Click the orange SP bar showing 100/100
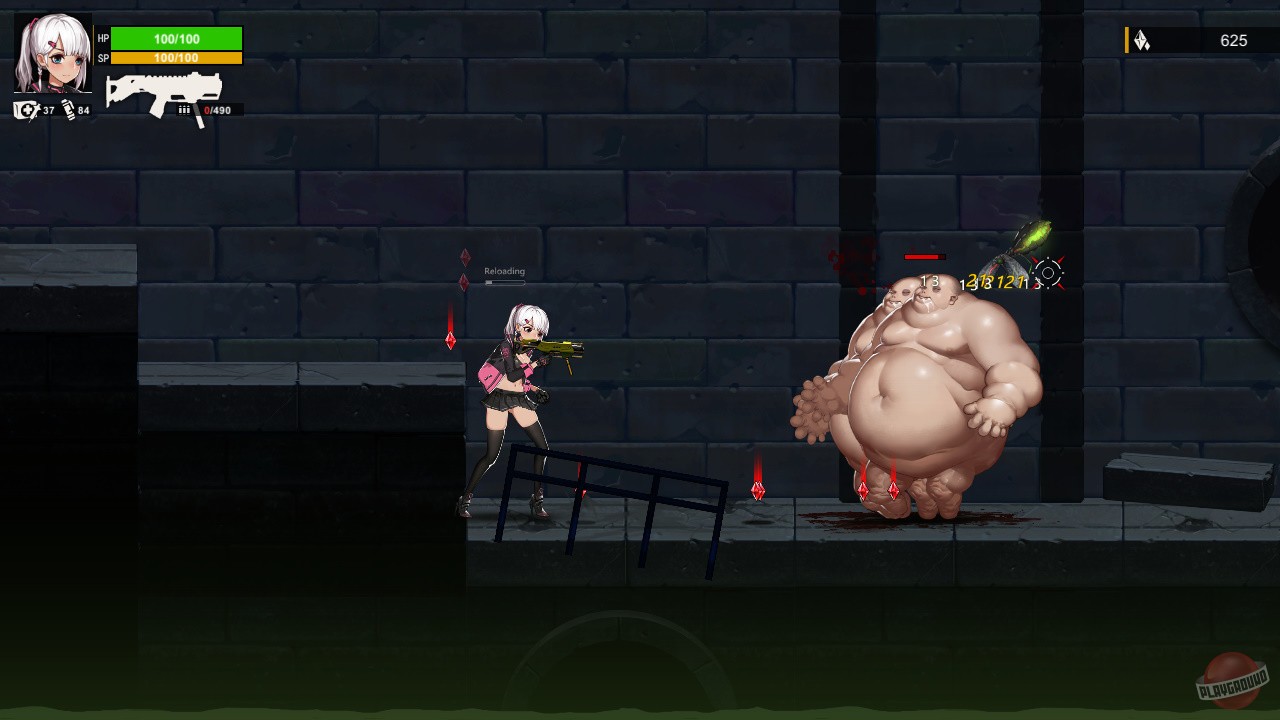The height and width of the screenshot is (720, 1280). 178,57
